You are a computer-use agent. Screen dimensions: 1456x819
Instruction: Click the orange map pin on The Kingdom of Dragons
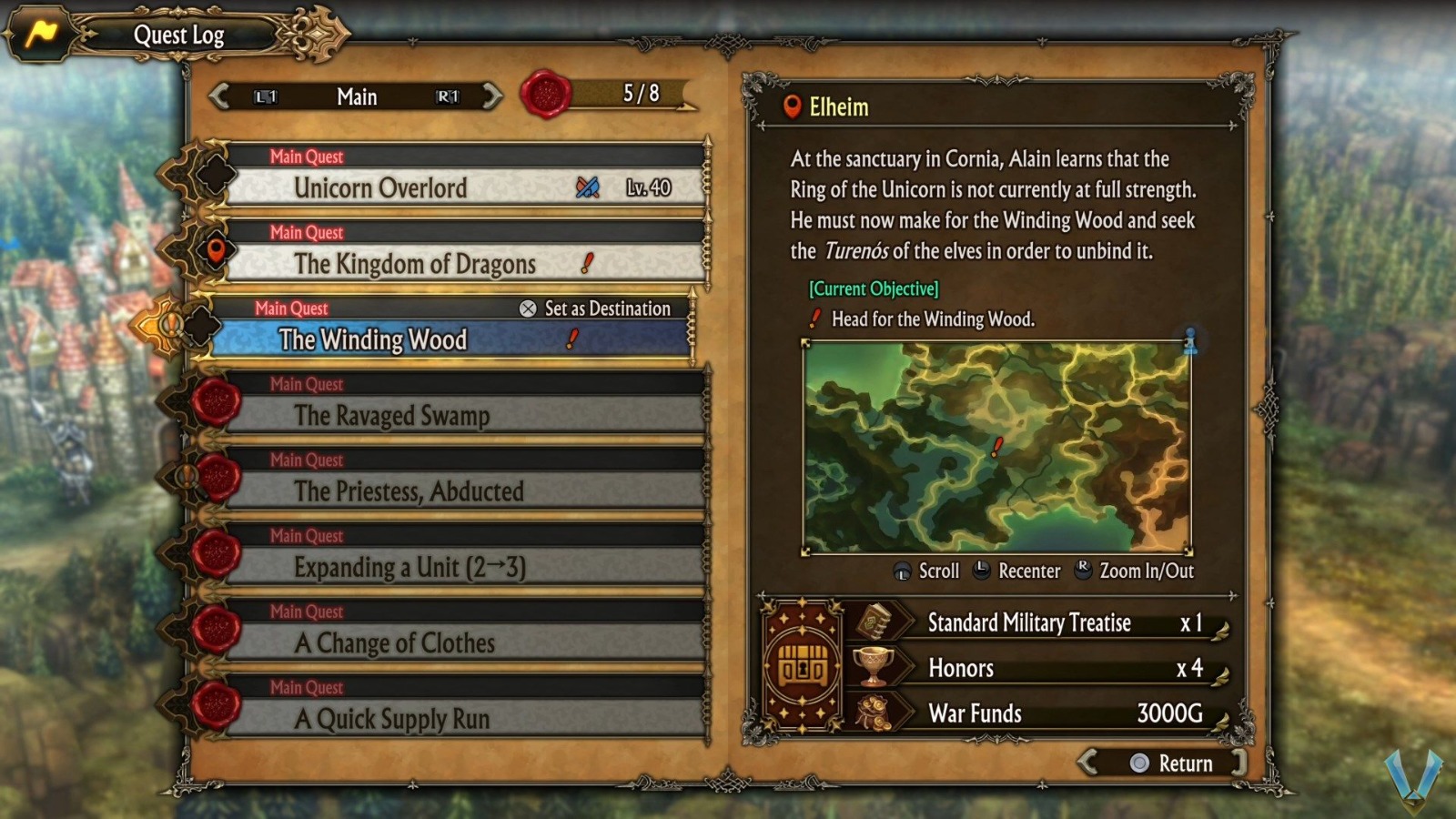[x=217, y=248]
